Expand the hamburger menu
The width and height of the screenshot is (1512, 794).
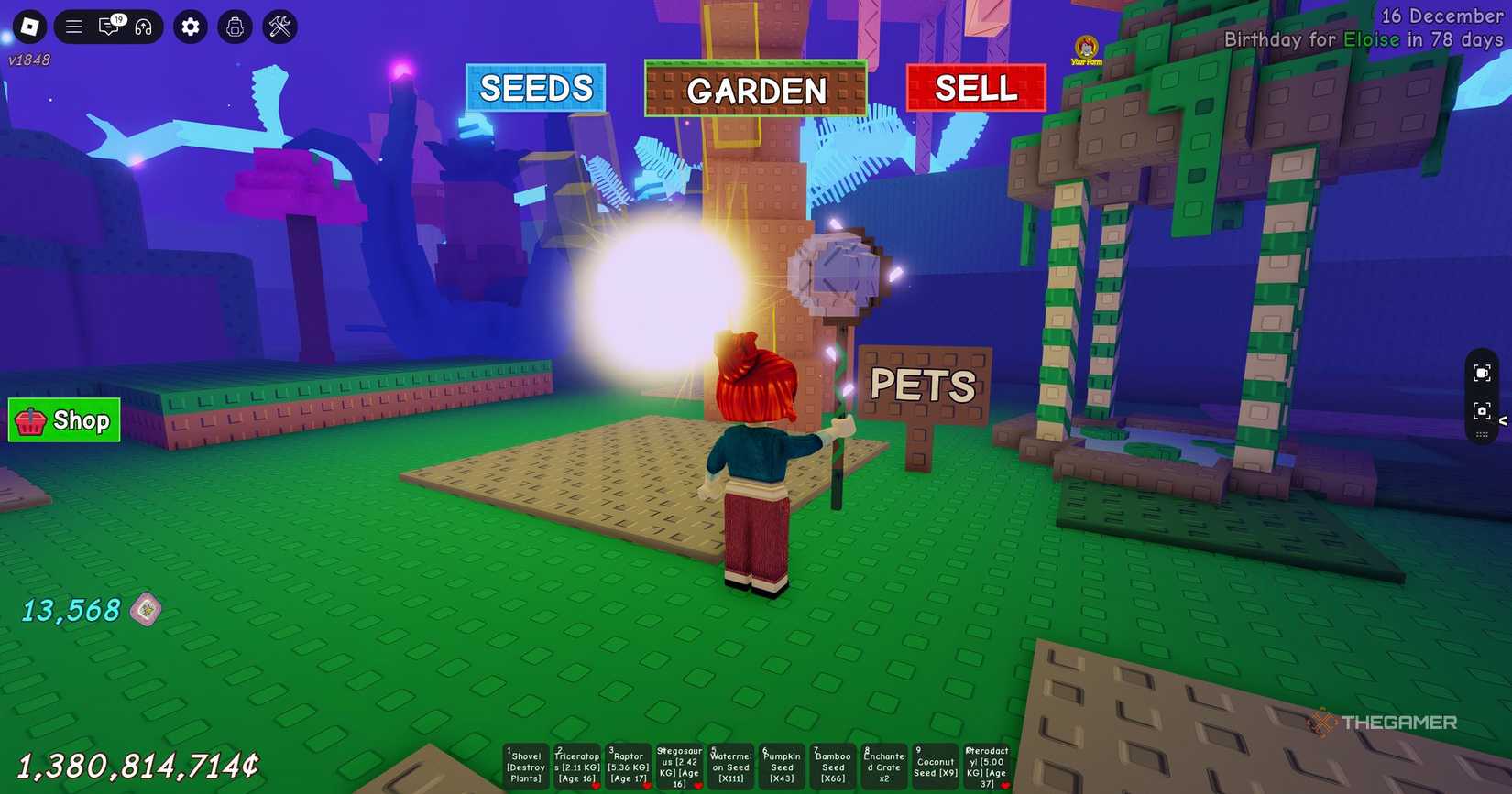(x=74, y=27)
